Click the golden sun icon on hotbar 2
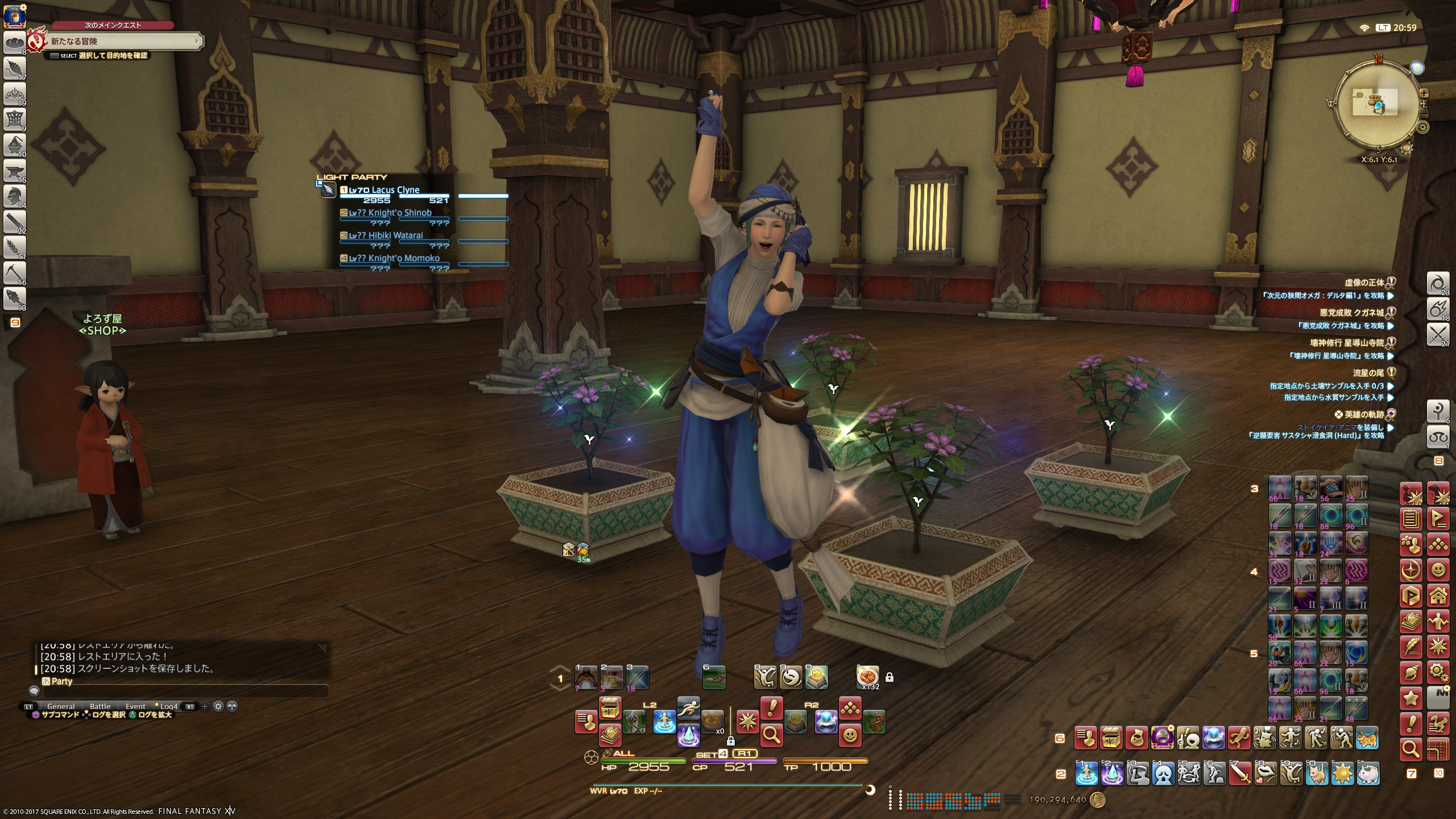The image size is (1456, 819). (1343, 773)
